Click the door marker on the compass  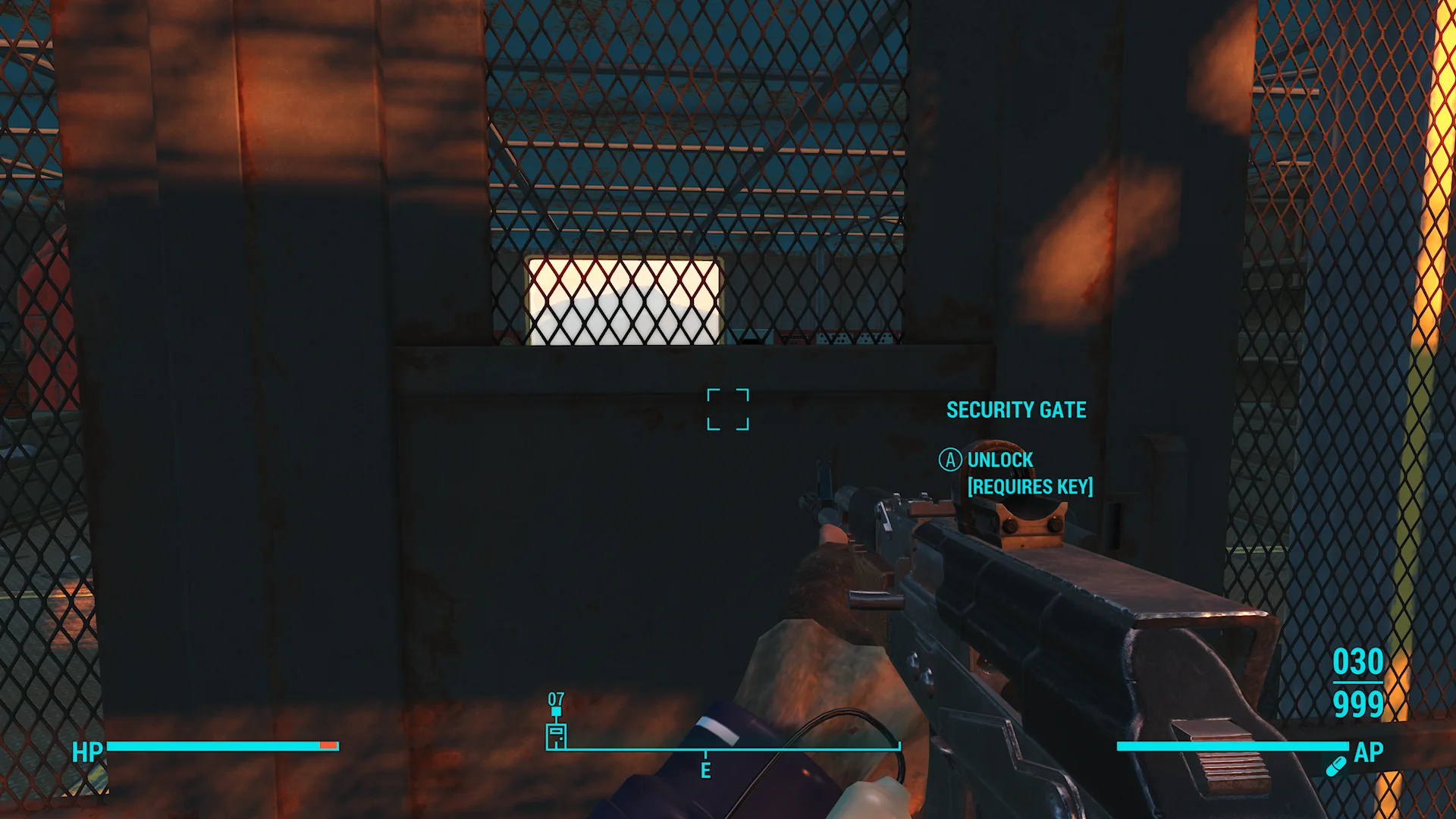(x=556, y=736)
